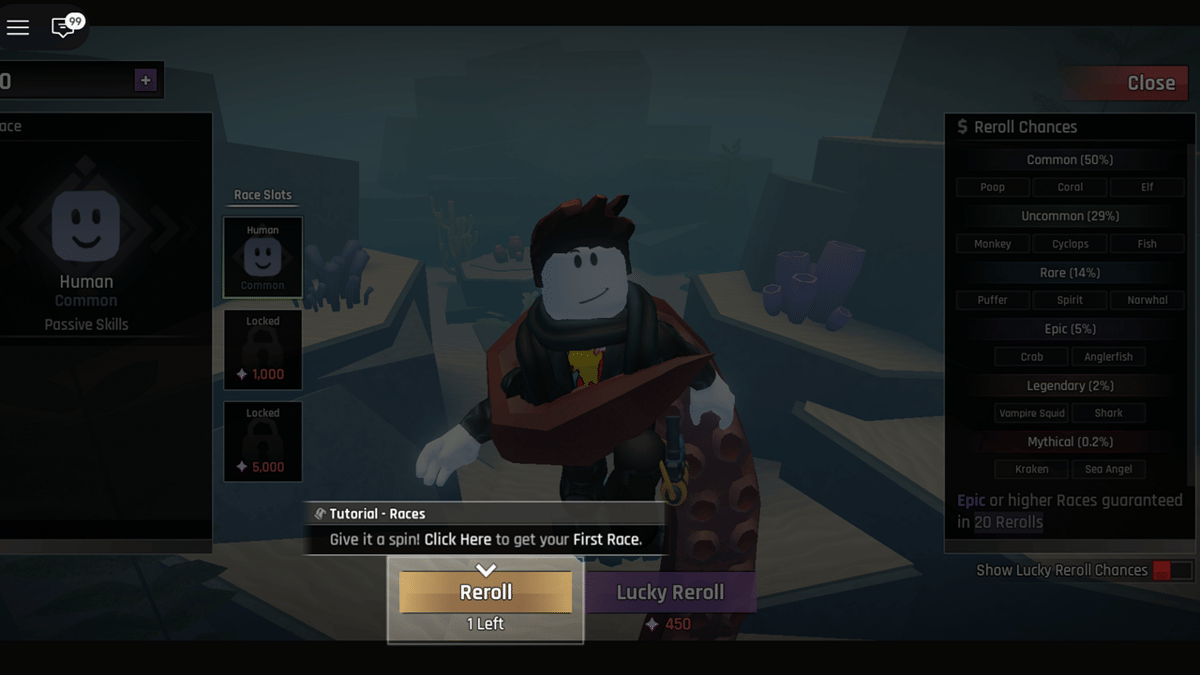Select the Sea Angel race entry
This screenshot has width=1200, height=675.
point(1109,469)
